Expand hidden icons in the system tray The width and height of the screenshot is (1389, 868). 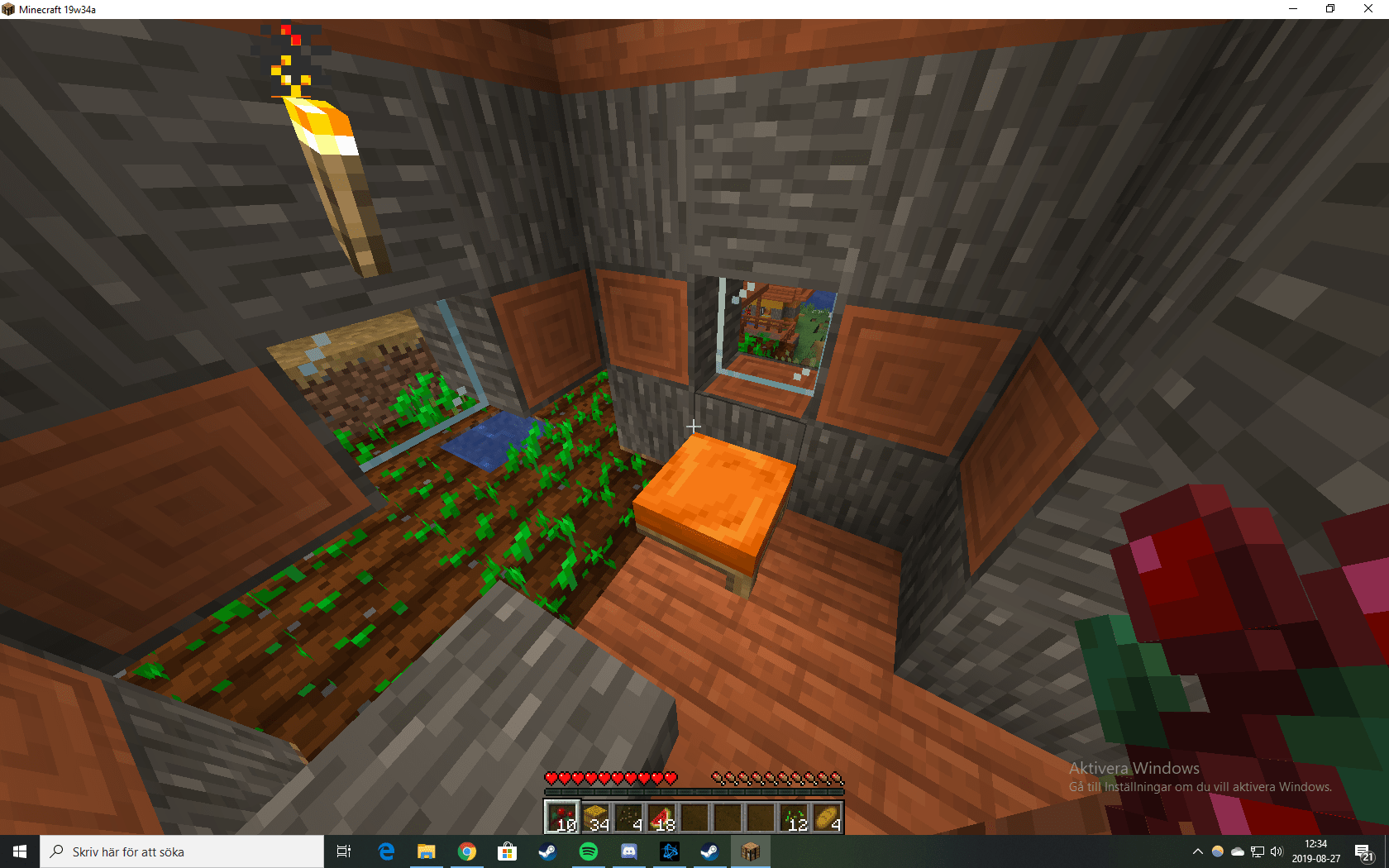[x=1197, y=851]
